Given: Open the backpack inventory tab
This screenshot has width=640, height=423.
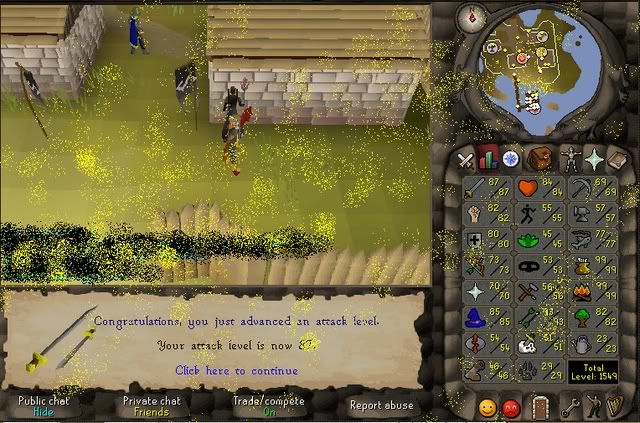Looking at the screenshot, I should [x=541, y=159].
